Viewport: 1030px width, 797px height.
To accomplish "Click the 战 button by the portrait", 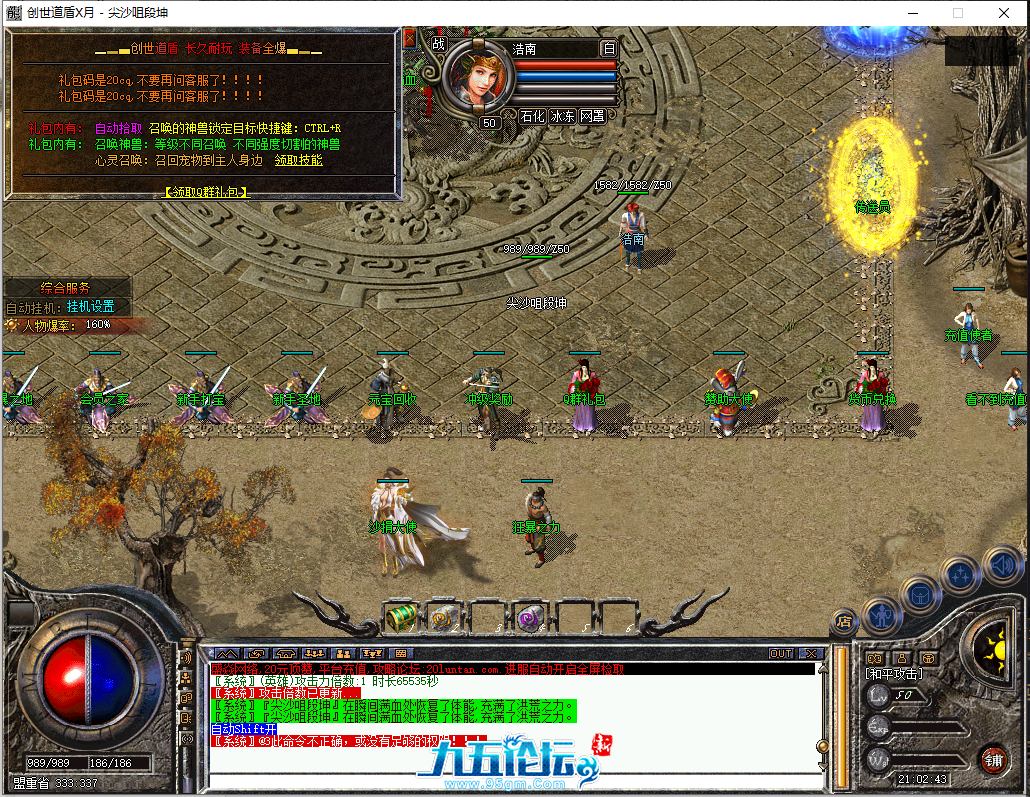I will tap(438, 44).
